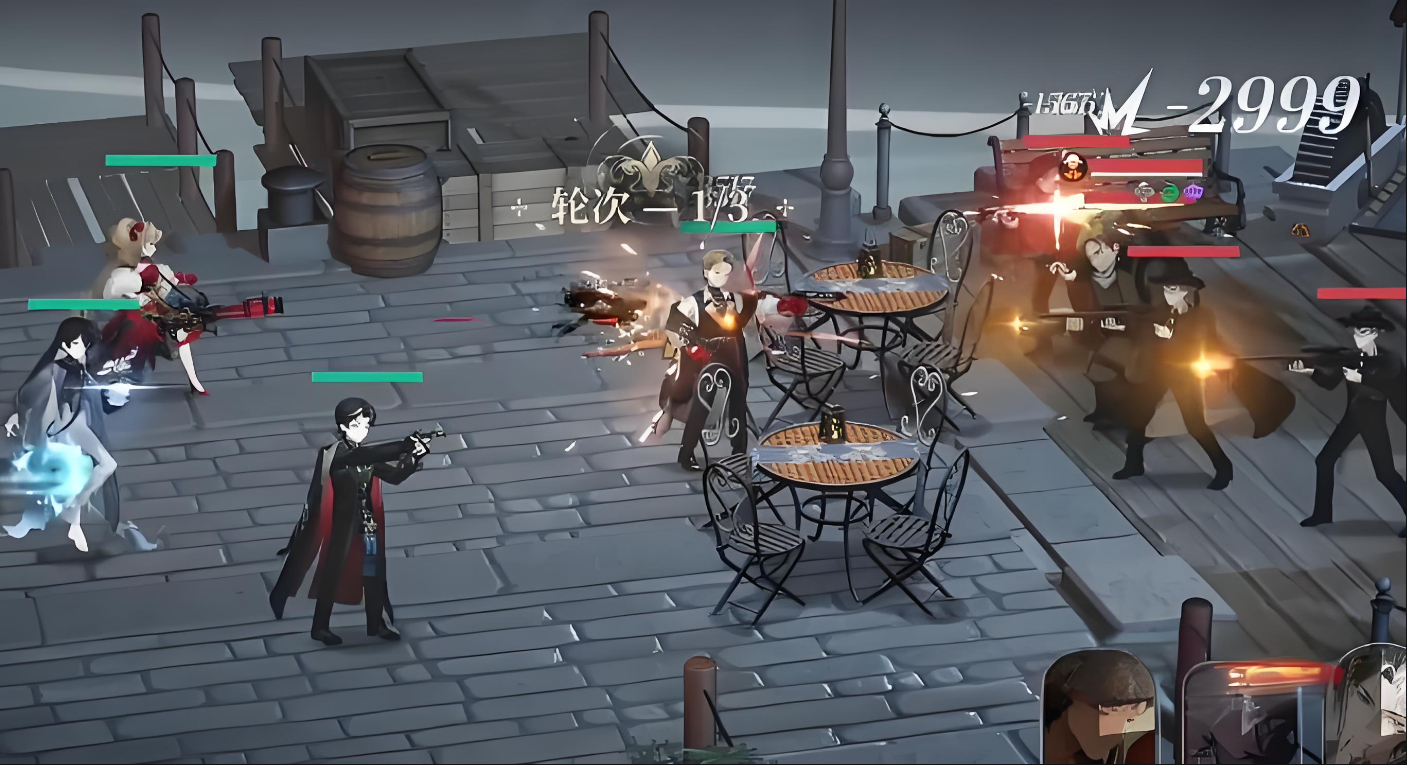Select the brown-capped character portrait card
This screenshot has height=765, width=1407.
pyautogui.click(x=1098, y=708)
